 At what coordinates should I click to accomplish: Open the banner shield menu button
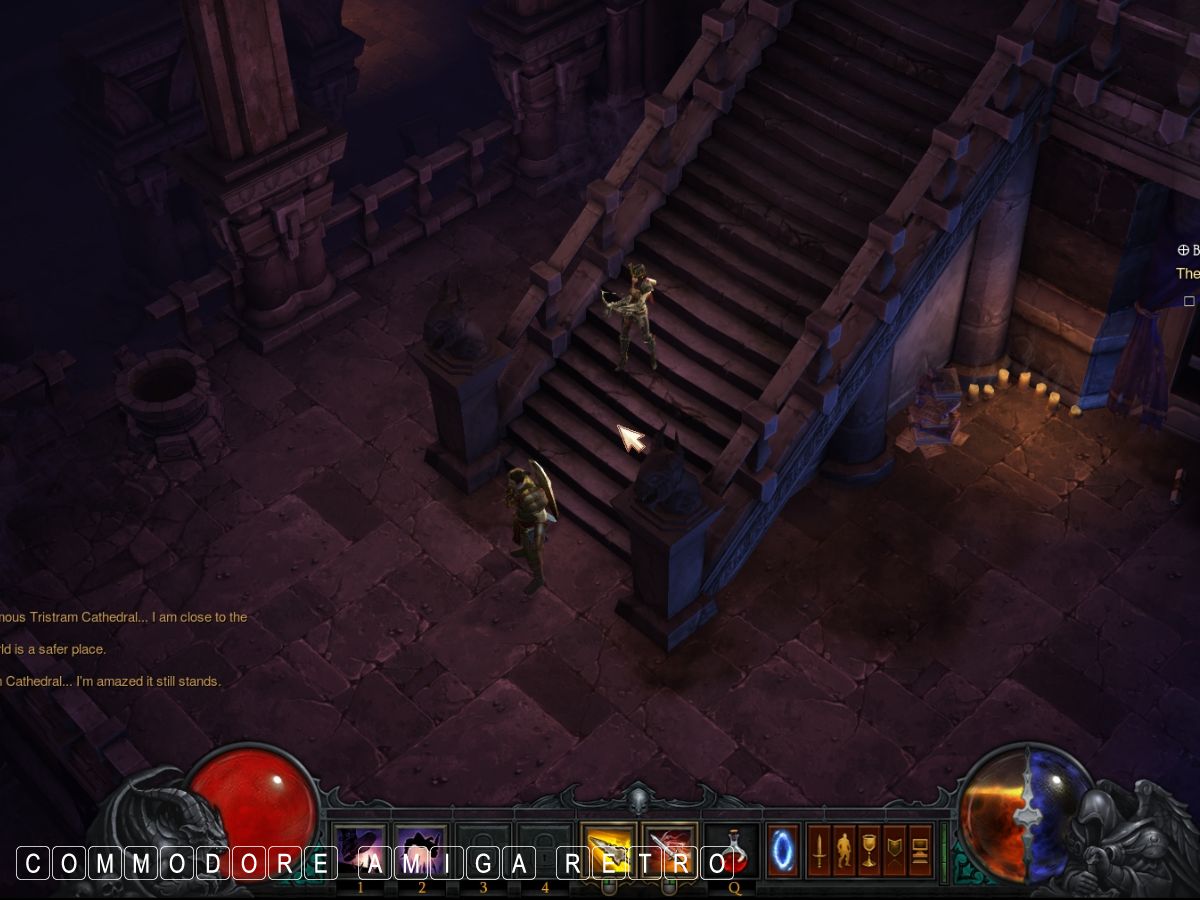(894, 850)
